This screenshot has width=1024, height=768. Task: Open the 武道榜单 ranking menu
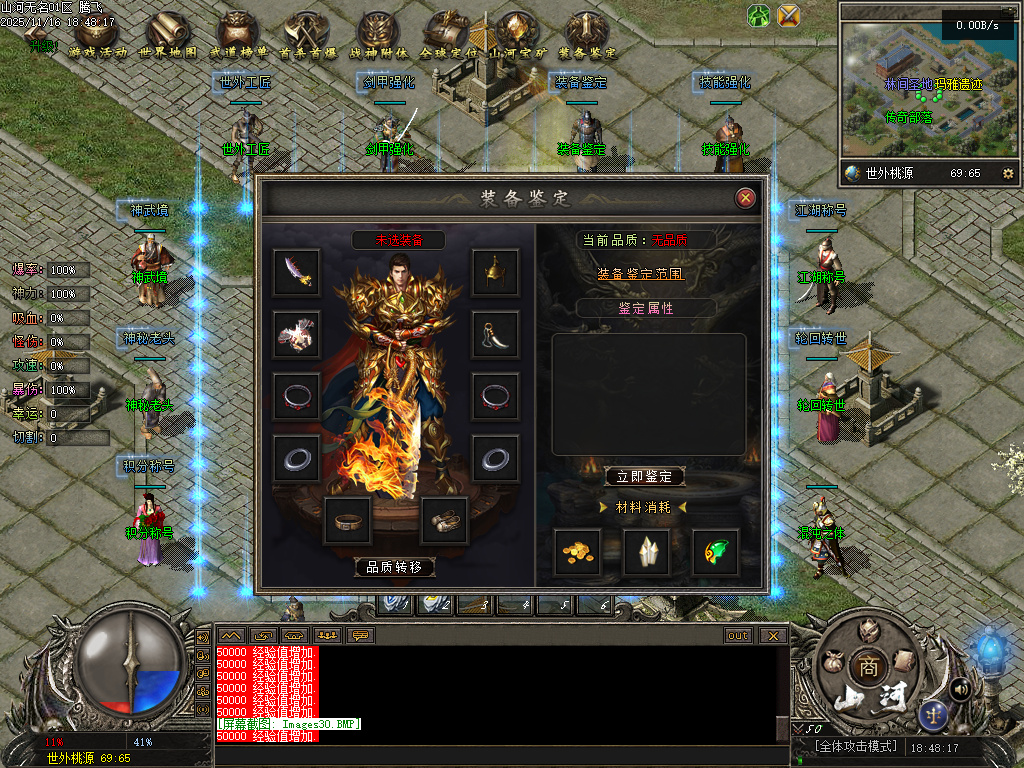(x=238, y=36)
